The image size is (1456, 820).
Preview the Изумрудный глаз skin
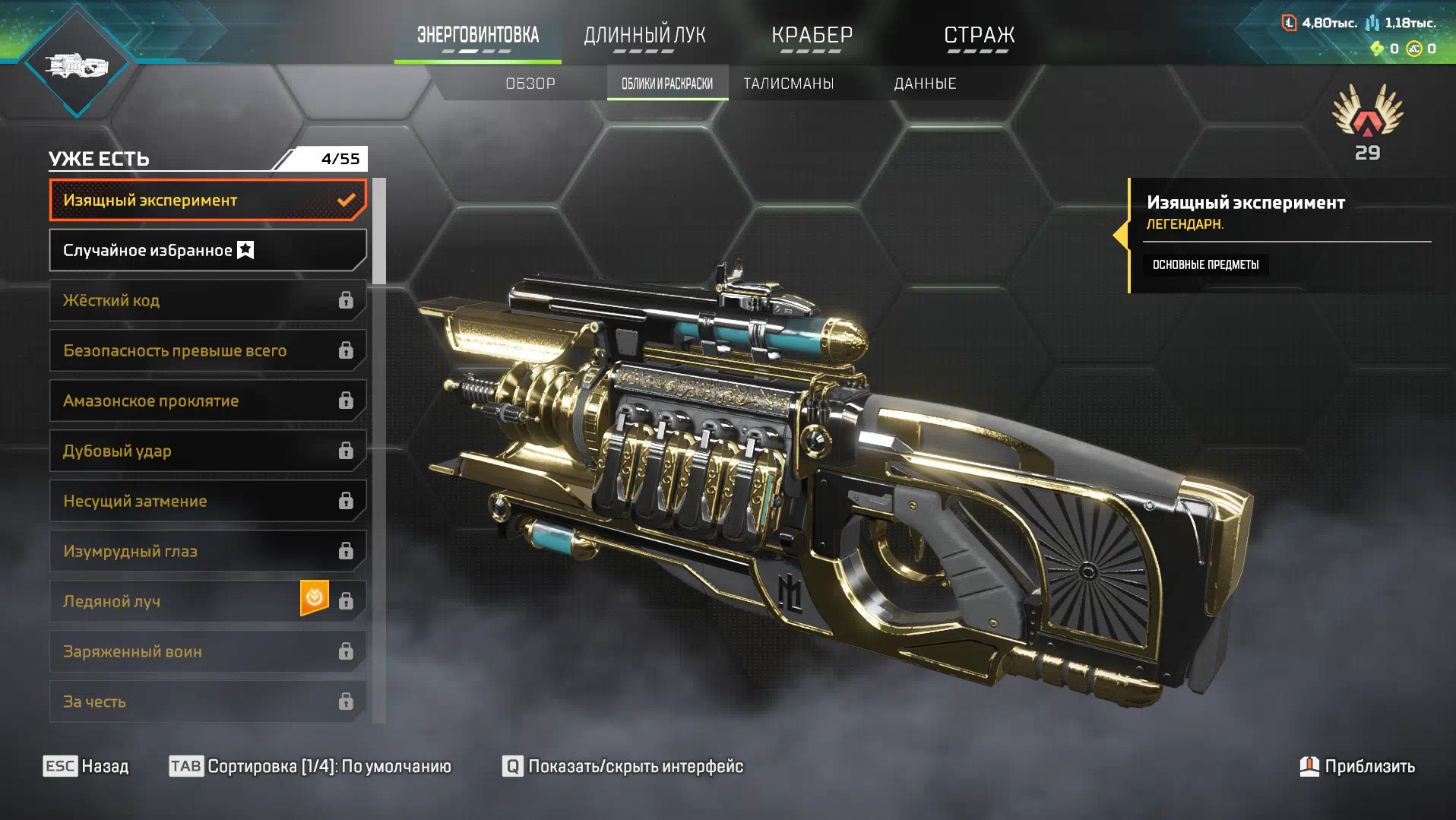(x=207, y=551)
